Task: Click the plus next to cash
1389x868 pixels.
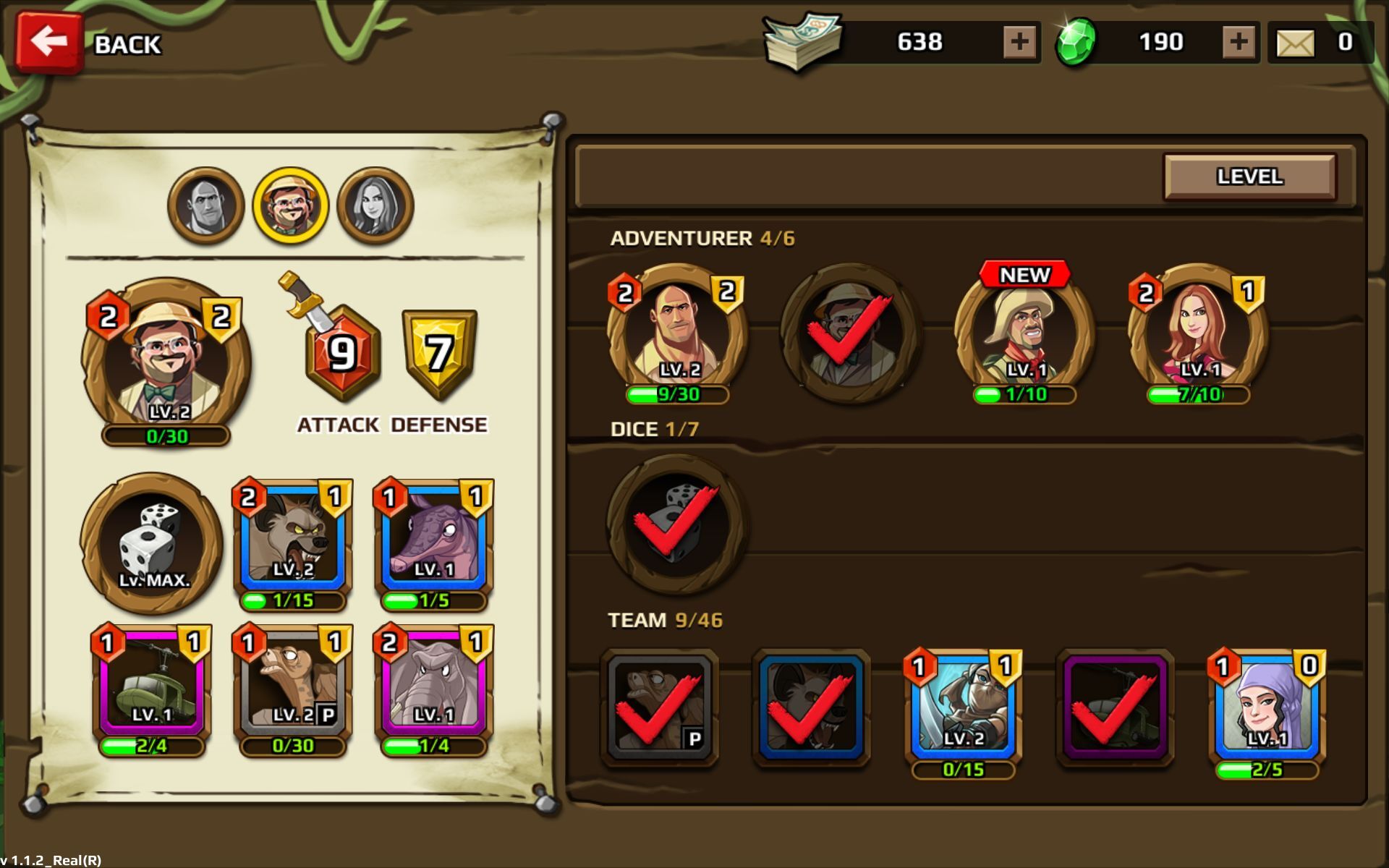Action: click(1019, 42)
